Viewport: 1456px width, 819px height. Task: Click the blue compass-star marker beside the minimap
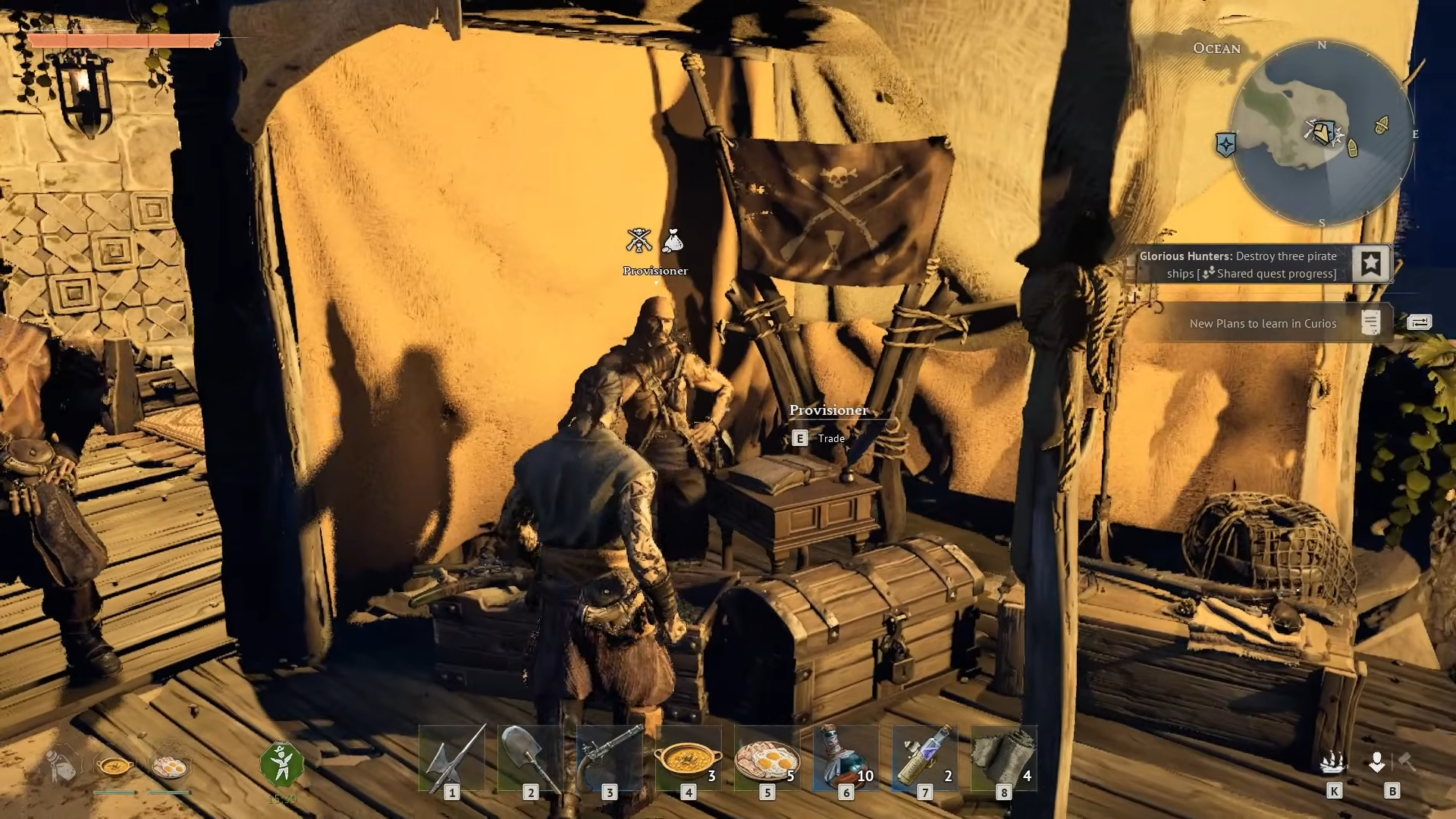(x=1225, y=144)
